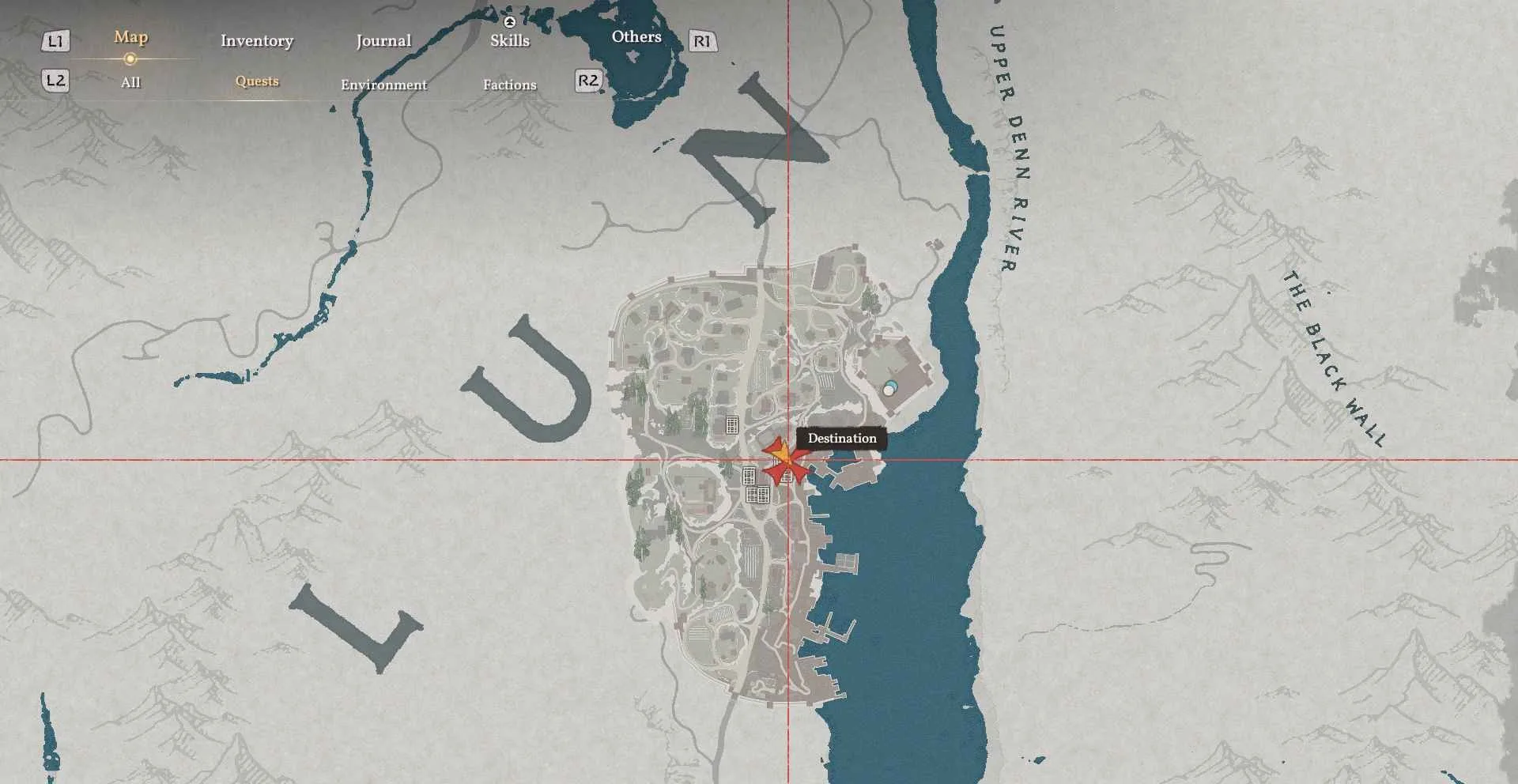The width and height of the screenshot is (1518, 784).
Task: Click the red Destination map marker
Action: click(784, 461)
